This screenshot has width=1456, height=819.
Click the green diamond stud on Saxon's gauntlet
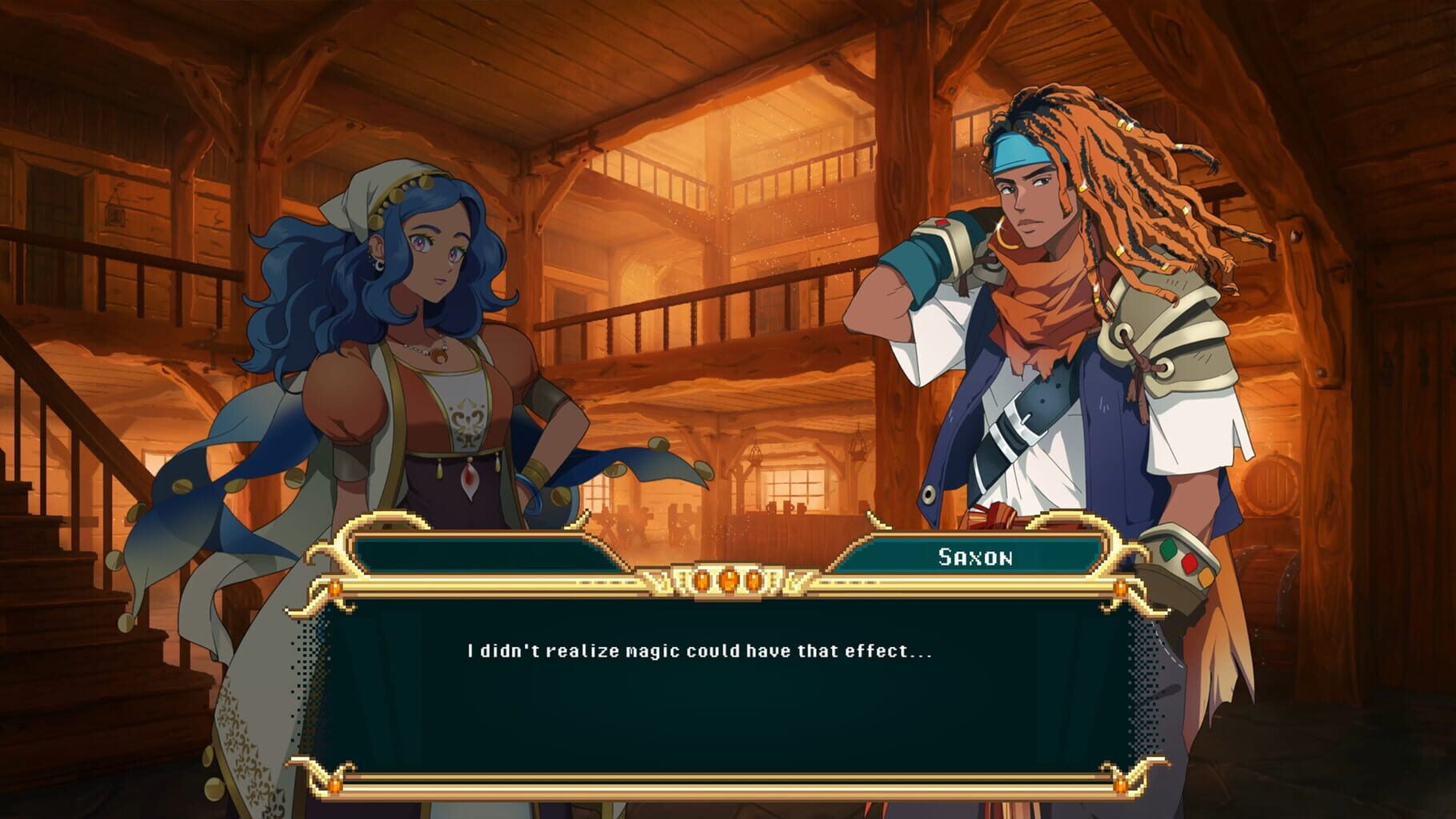(x=1168, y=549)
